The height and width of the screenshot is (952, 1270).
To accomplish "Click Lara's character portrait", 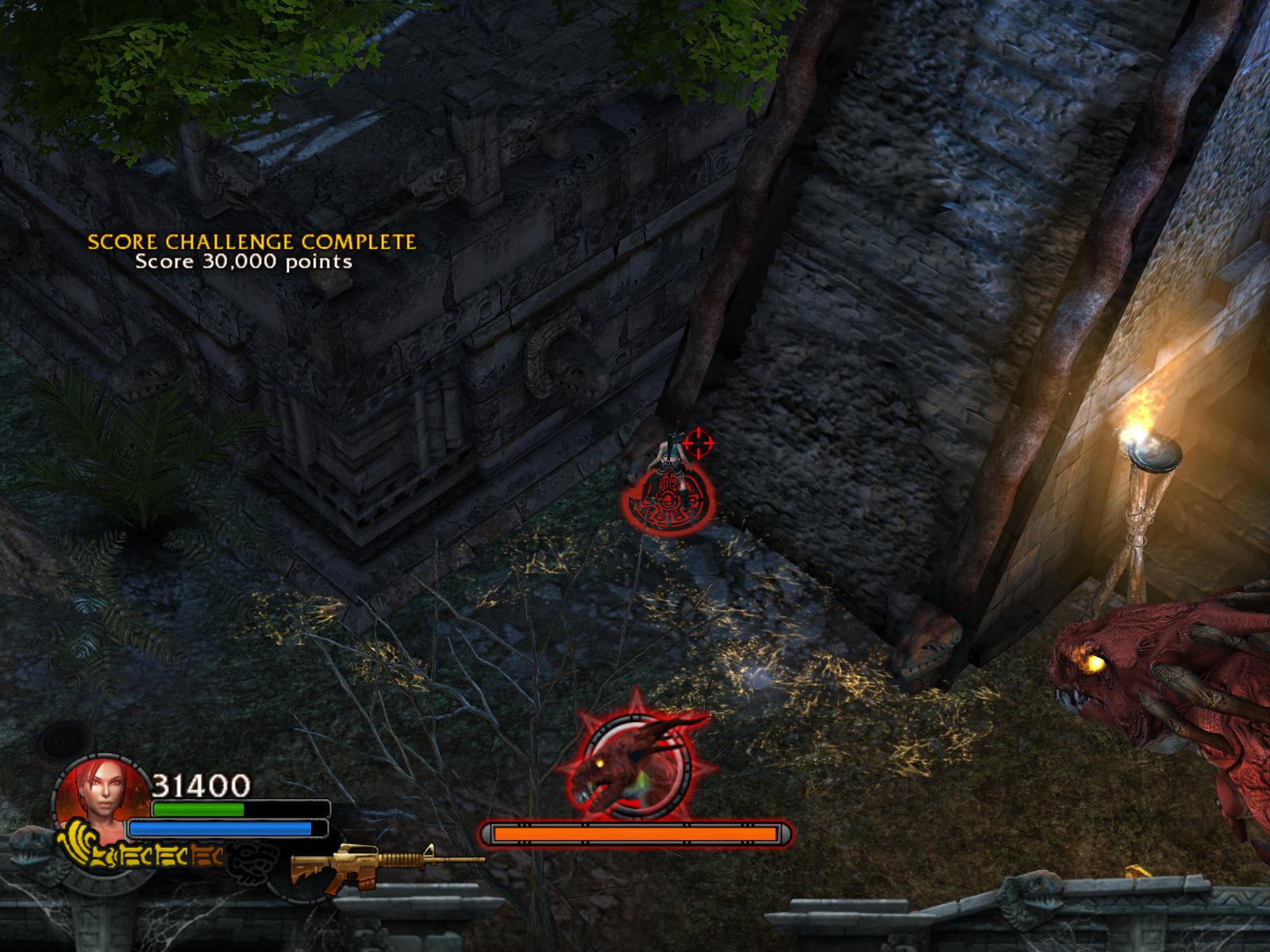I will [x=101, y=797].
